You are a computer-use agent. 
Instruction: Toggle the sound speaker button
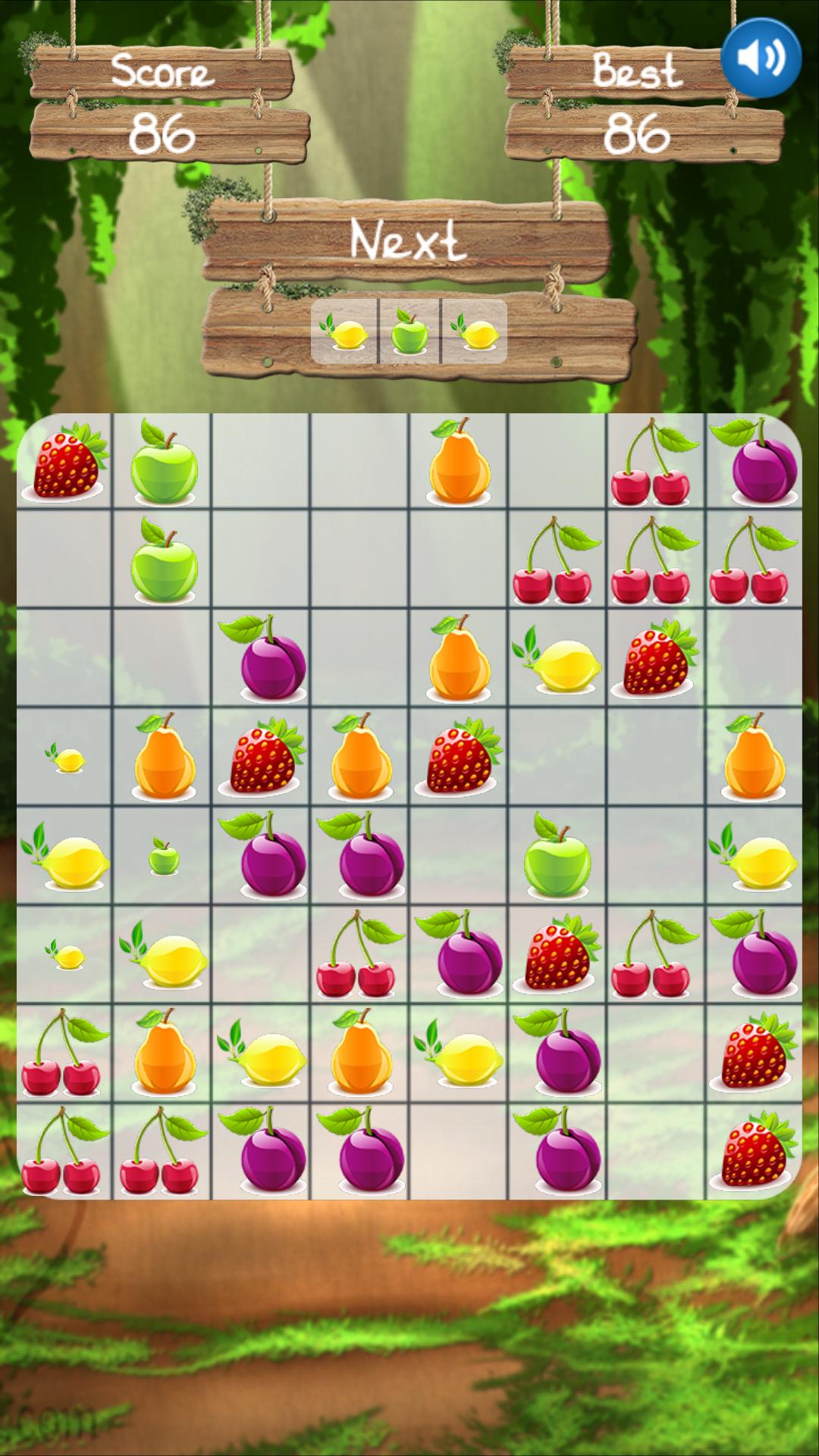tap(761, 58)
